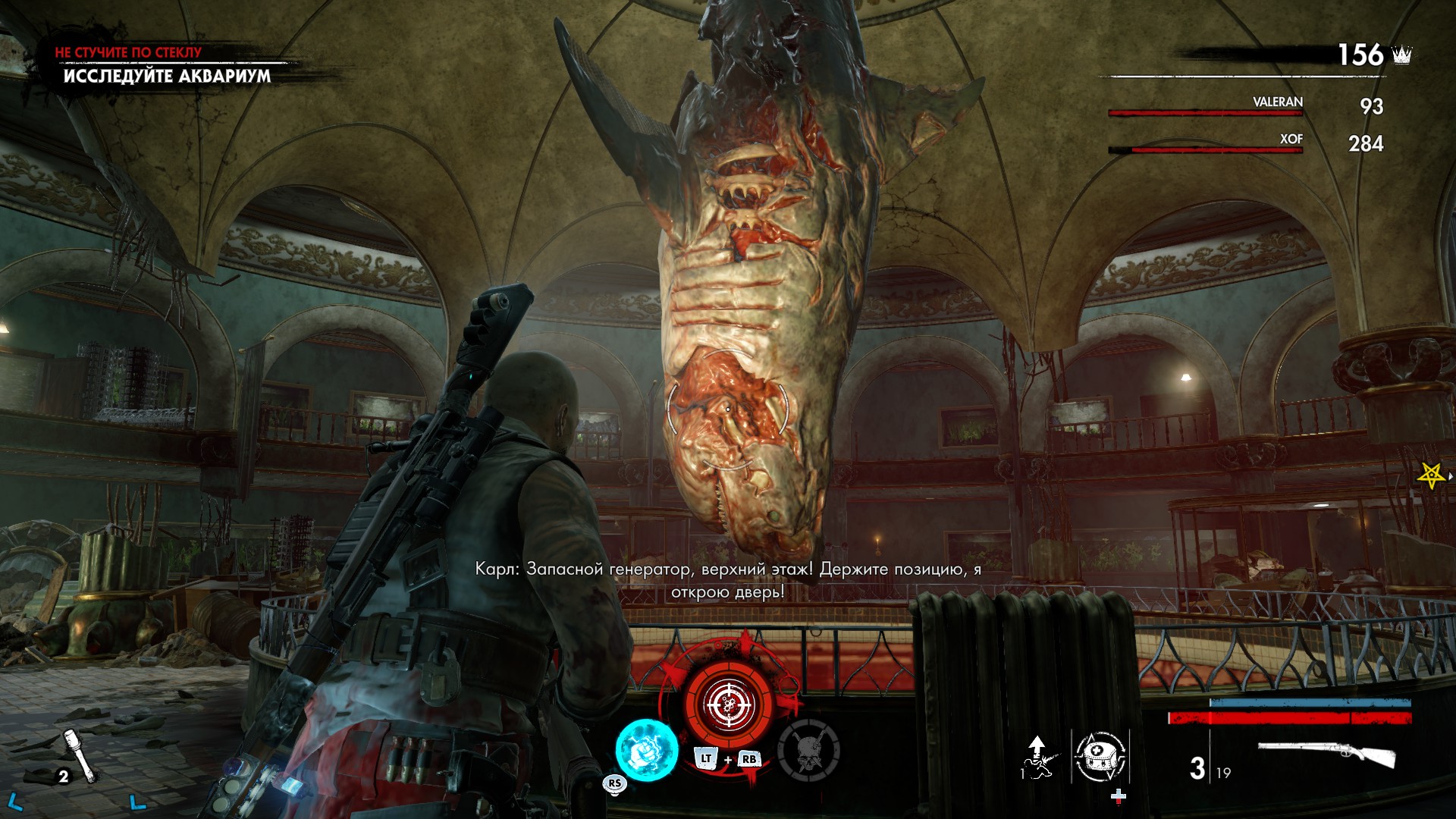The image size is (1456, 819).
Task: Select player VALERAN in the score list
Action: (1277, 102)
